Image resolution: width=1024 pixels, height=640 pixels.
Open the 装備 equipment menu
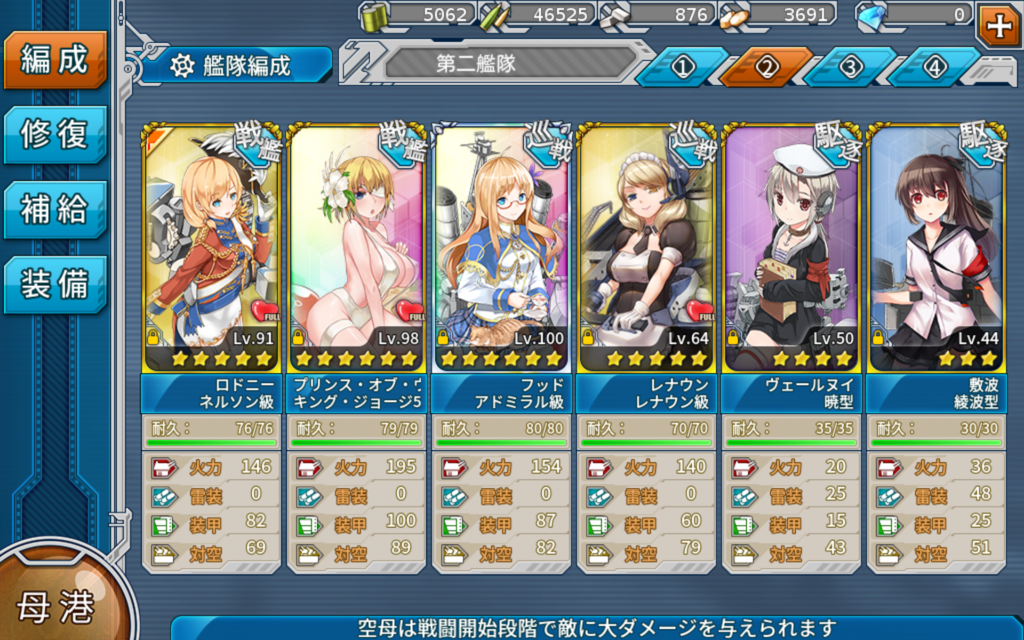(x=55, y=284)
